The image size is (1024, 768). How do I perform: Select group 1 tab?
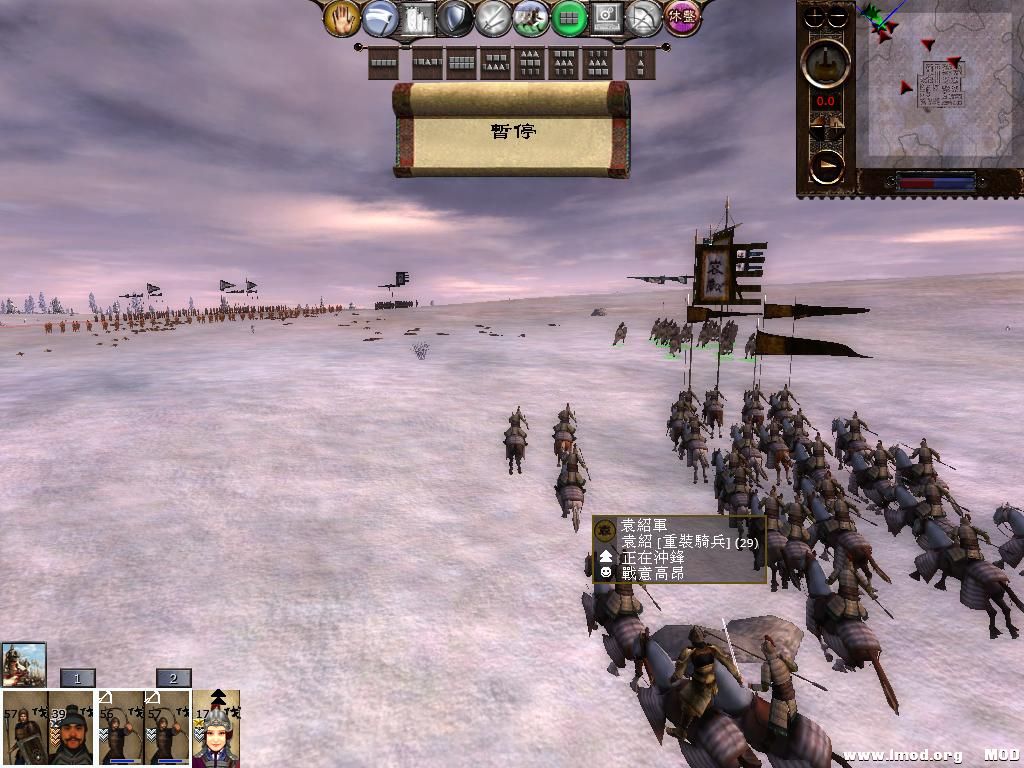[77, 678]
